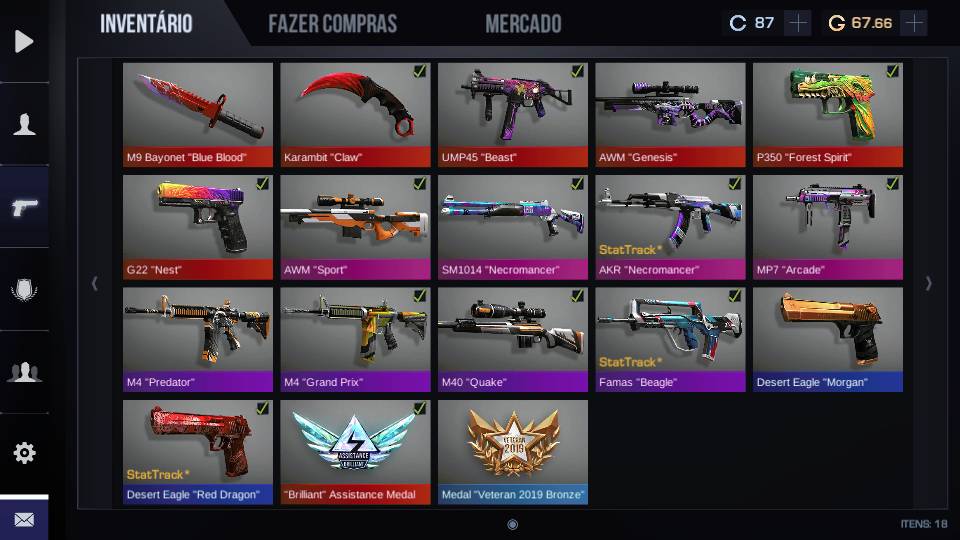Open the AKR "Necromancer" StatTrack item
960x540 pixels.
670,227
